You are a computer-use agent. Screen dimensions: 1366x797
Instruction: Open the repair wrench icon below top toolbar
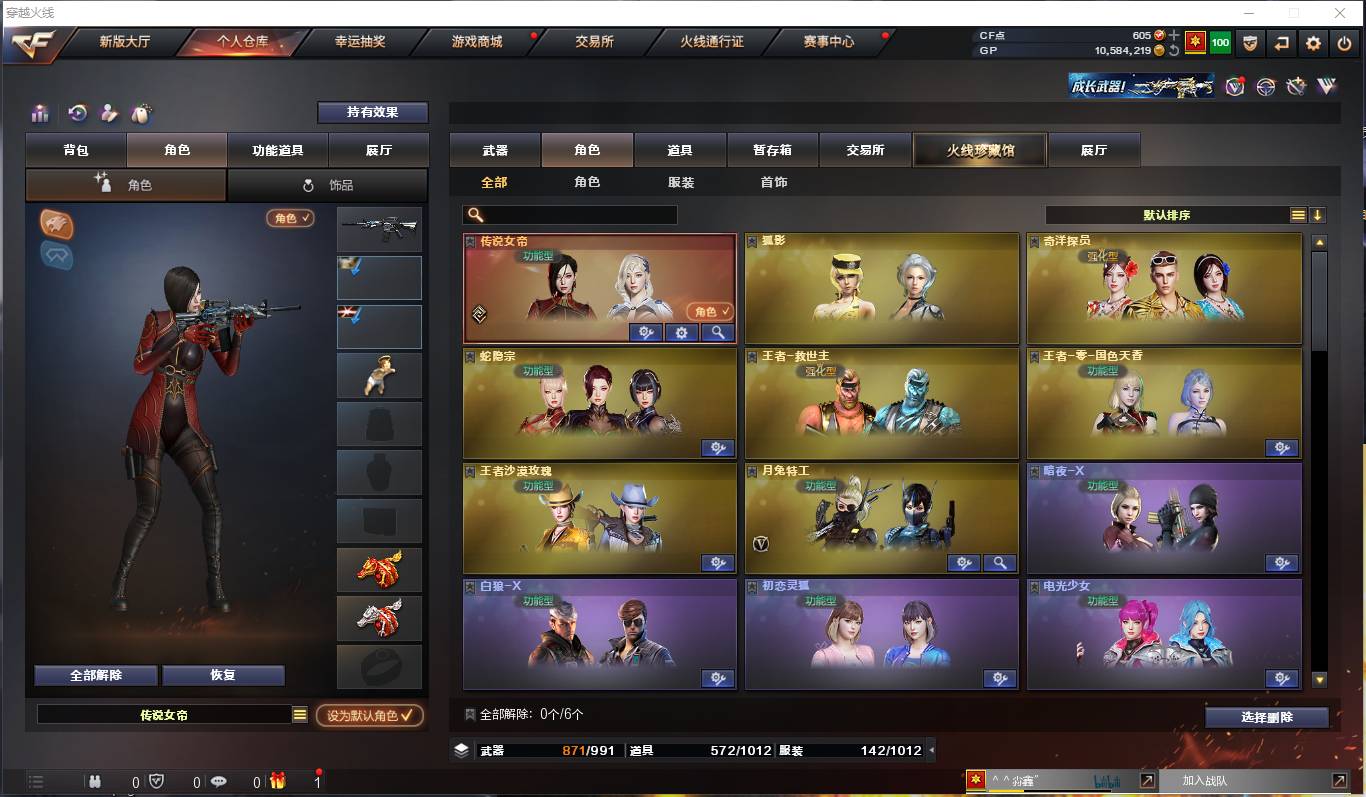(x=1294, y=87)
